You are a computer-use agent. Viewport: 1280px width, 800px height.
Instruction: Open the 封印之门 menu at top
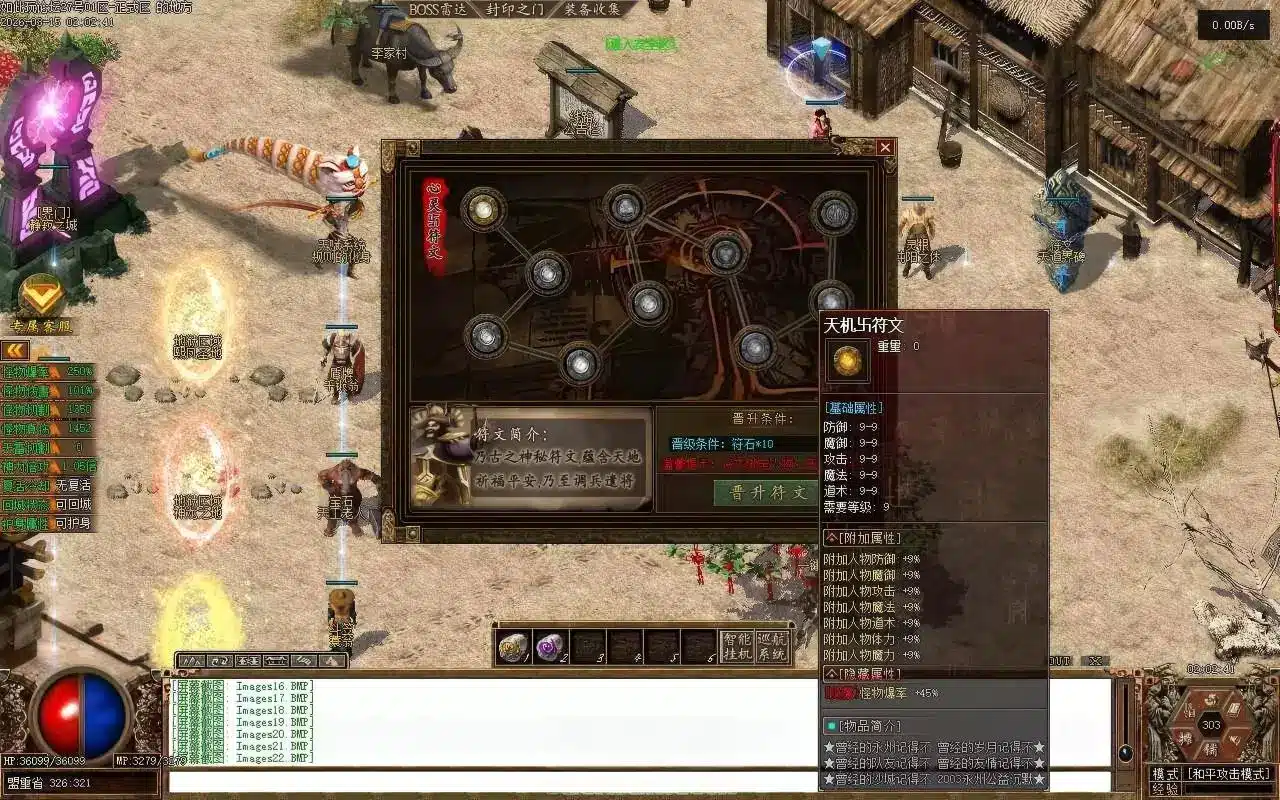(517, 9)
